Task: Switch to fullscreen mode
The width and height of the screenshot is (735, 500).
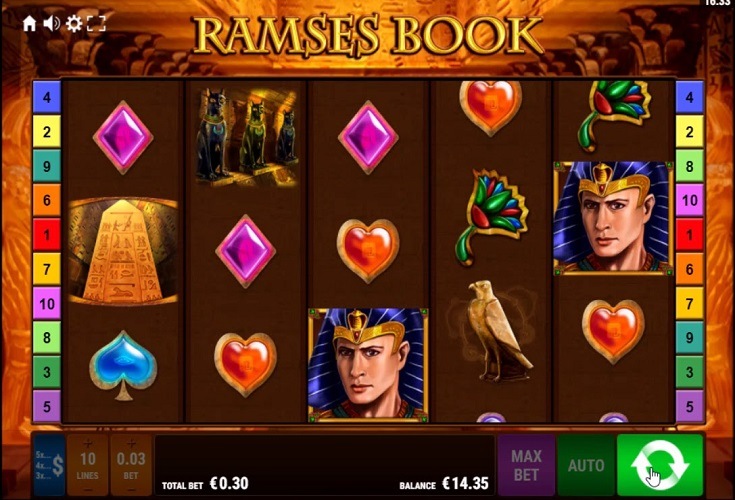Action: tap(96, 23)
